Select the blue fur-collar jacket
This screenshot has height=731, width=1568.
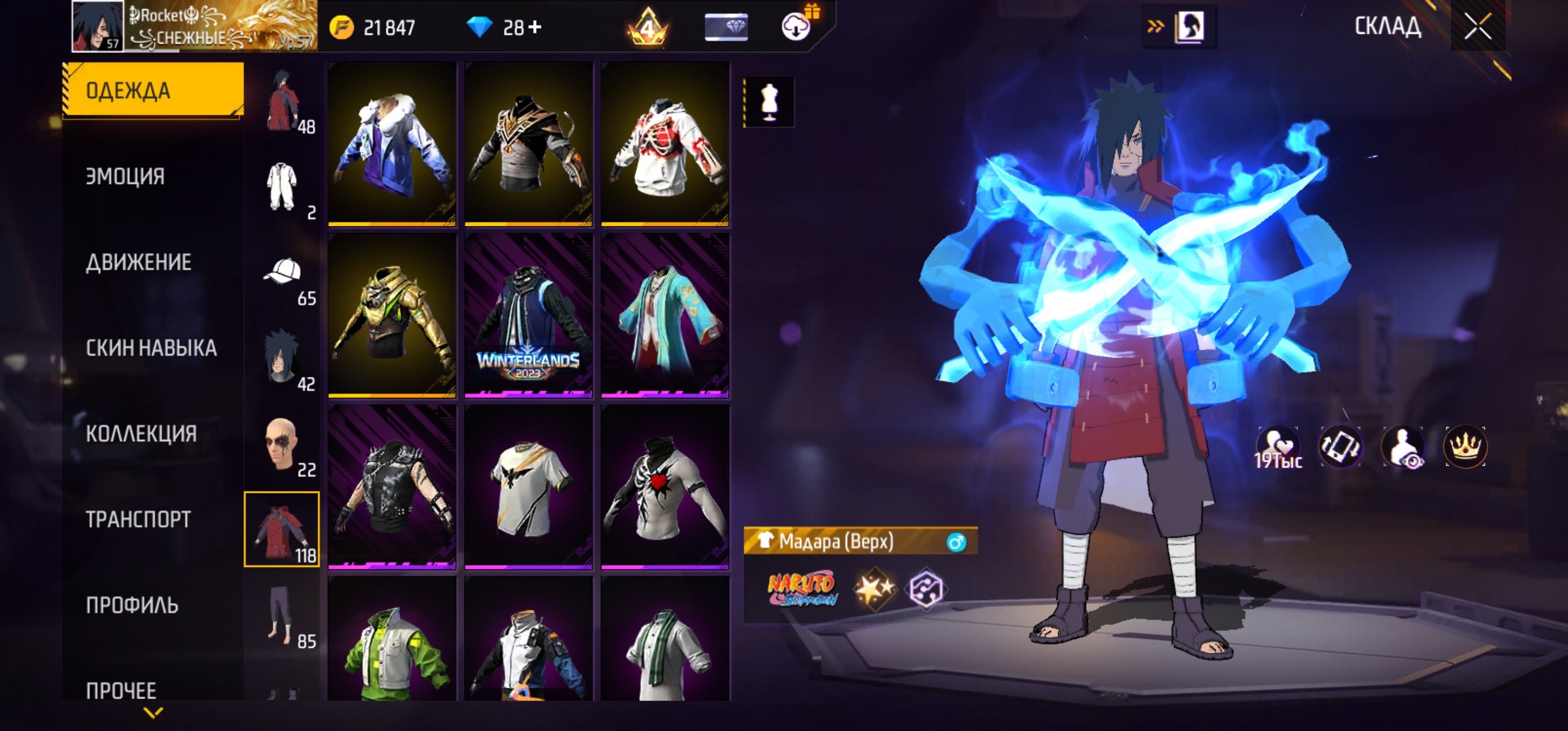[392, 144]
